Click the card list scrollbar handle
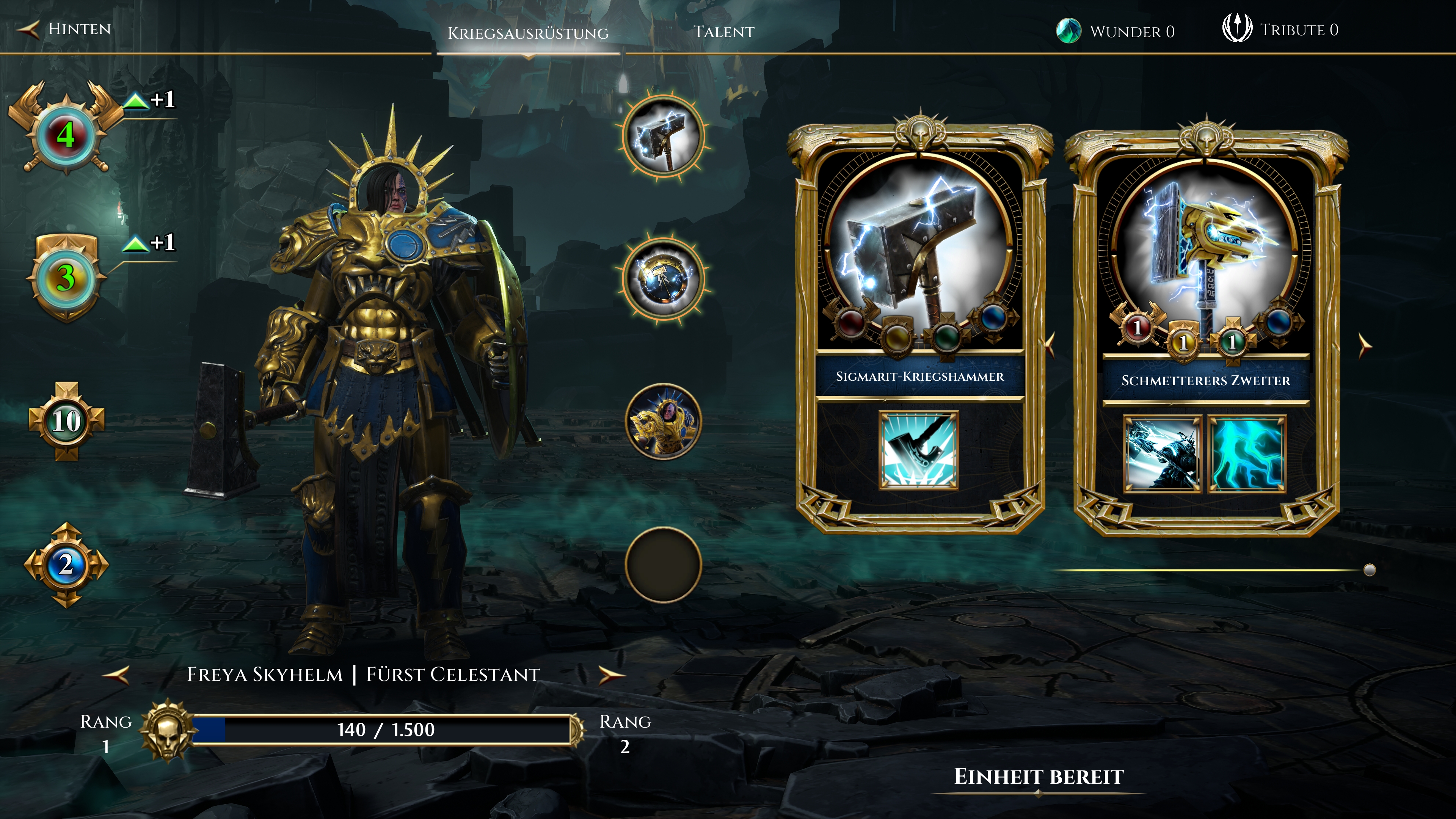 pos(1369,570)
